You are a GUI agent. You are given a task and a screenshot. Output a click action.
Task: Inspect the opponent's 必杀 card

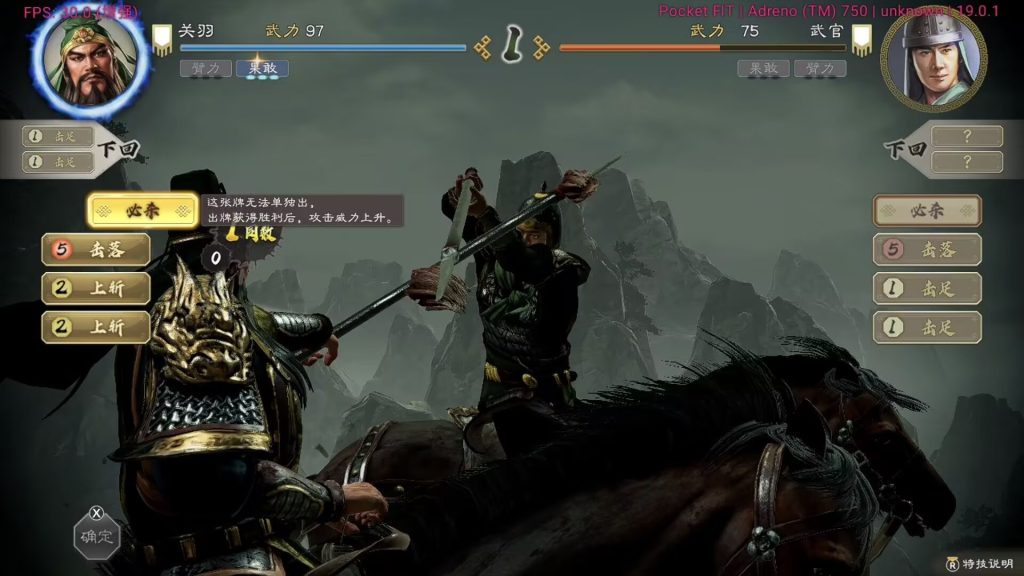[927, 211]
